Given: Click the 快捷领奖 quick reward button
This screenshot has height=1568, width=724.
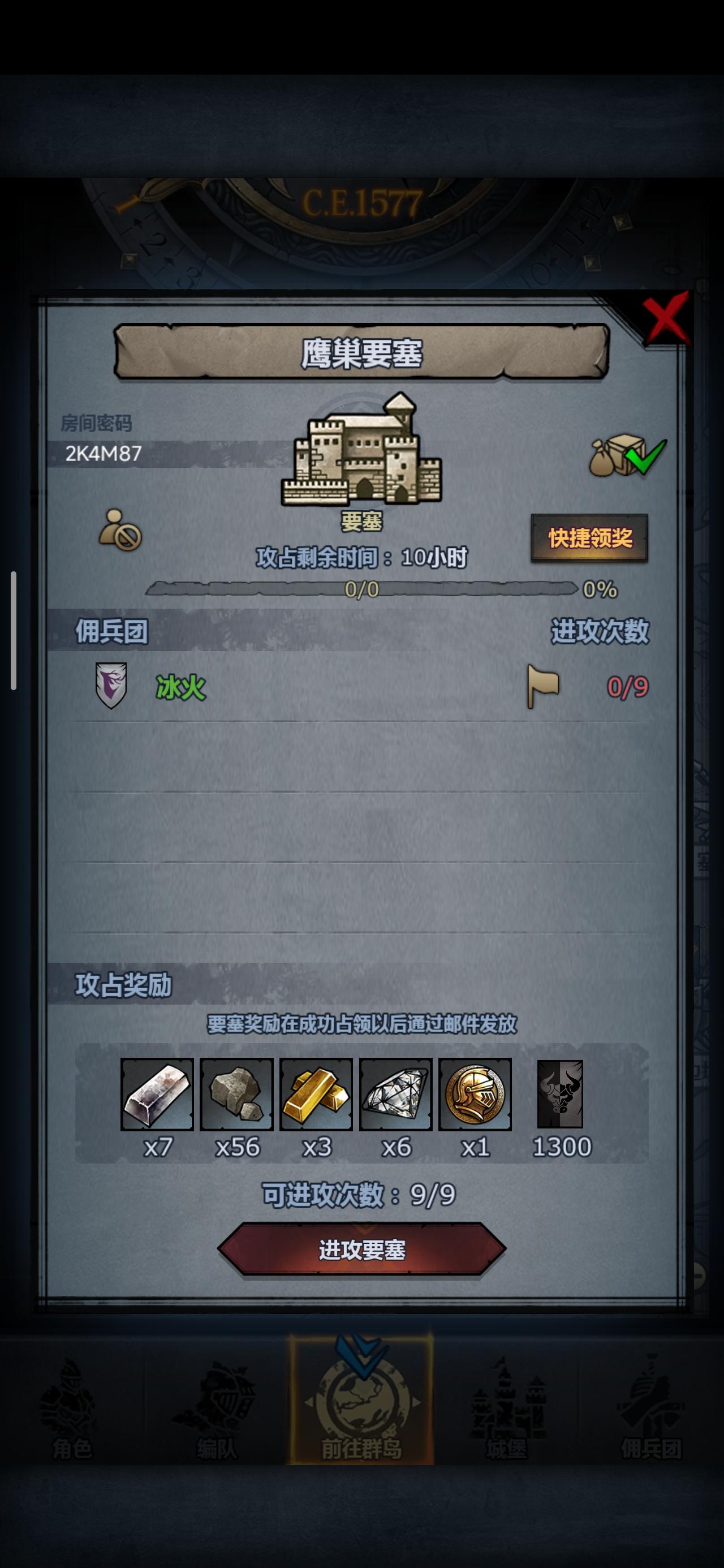Looking at the screenshot, I should pos(589,539).
